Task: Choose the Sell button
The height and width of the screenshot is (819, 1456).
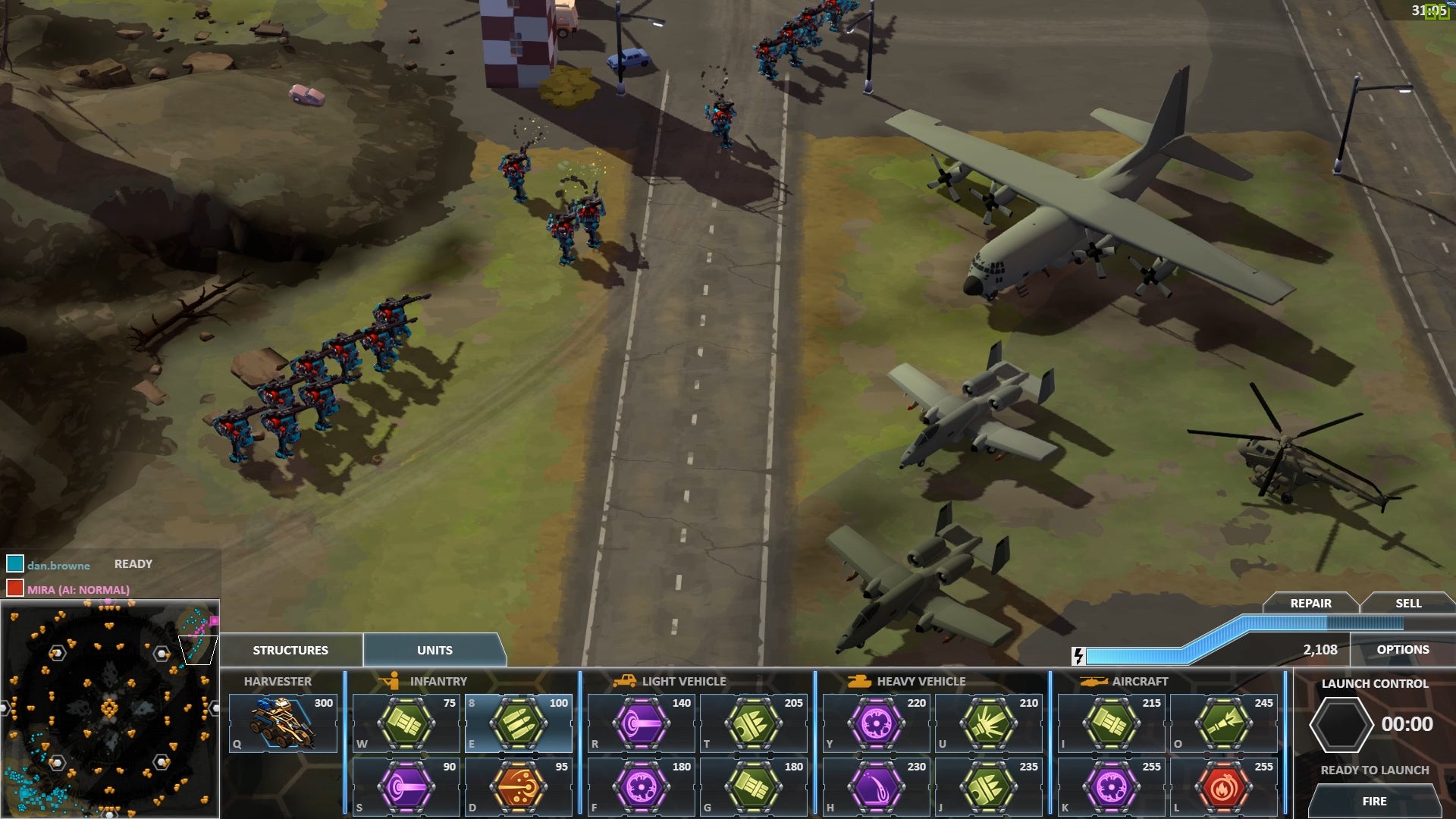Action: click(1408, 603)
